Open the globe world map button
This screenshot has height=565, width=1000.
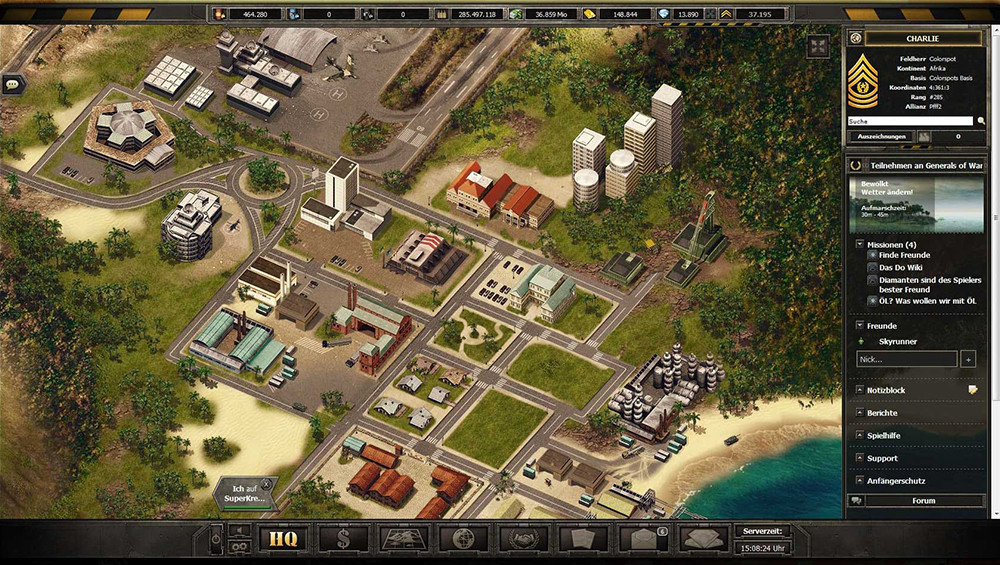[x=463, y=539]
